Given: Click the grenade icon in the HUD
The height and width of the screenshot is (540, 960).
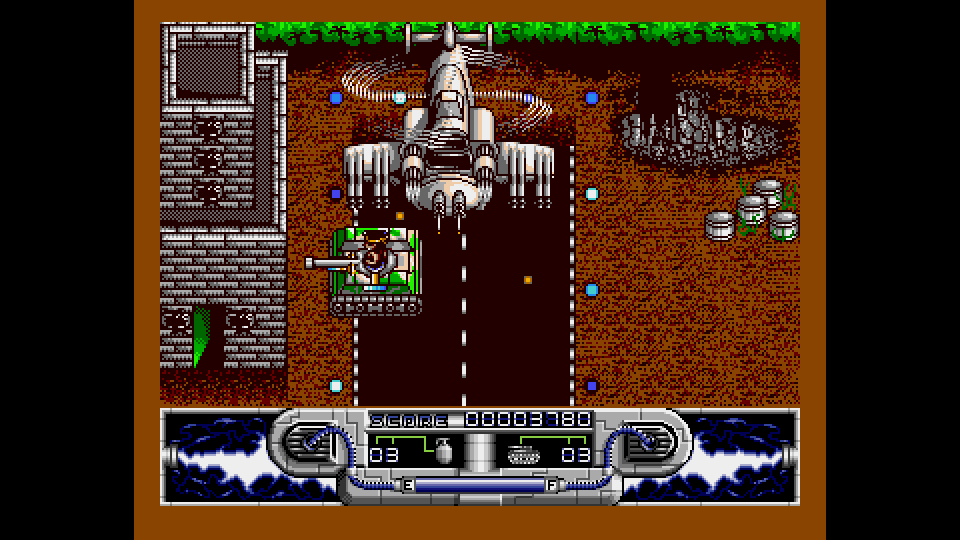Looking at the screenshot, I should [443, 453].
